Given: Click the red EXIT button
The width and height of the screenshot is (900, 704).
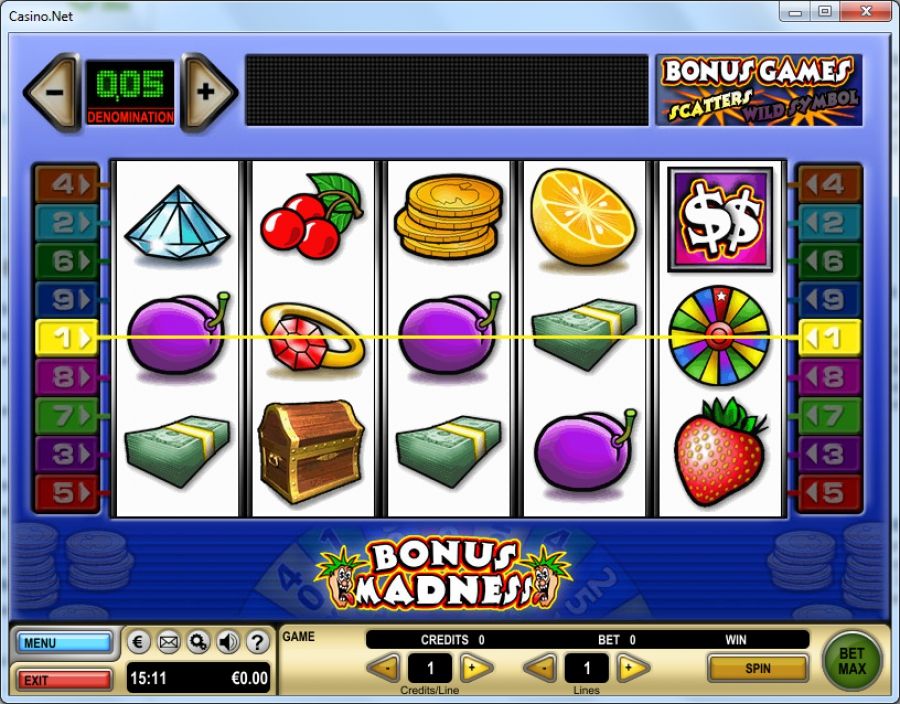Looking at the screenshot, I should click(x=64, y=680).
